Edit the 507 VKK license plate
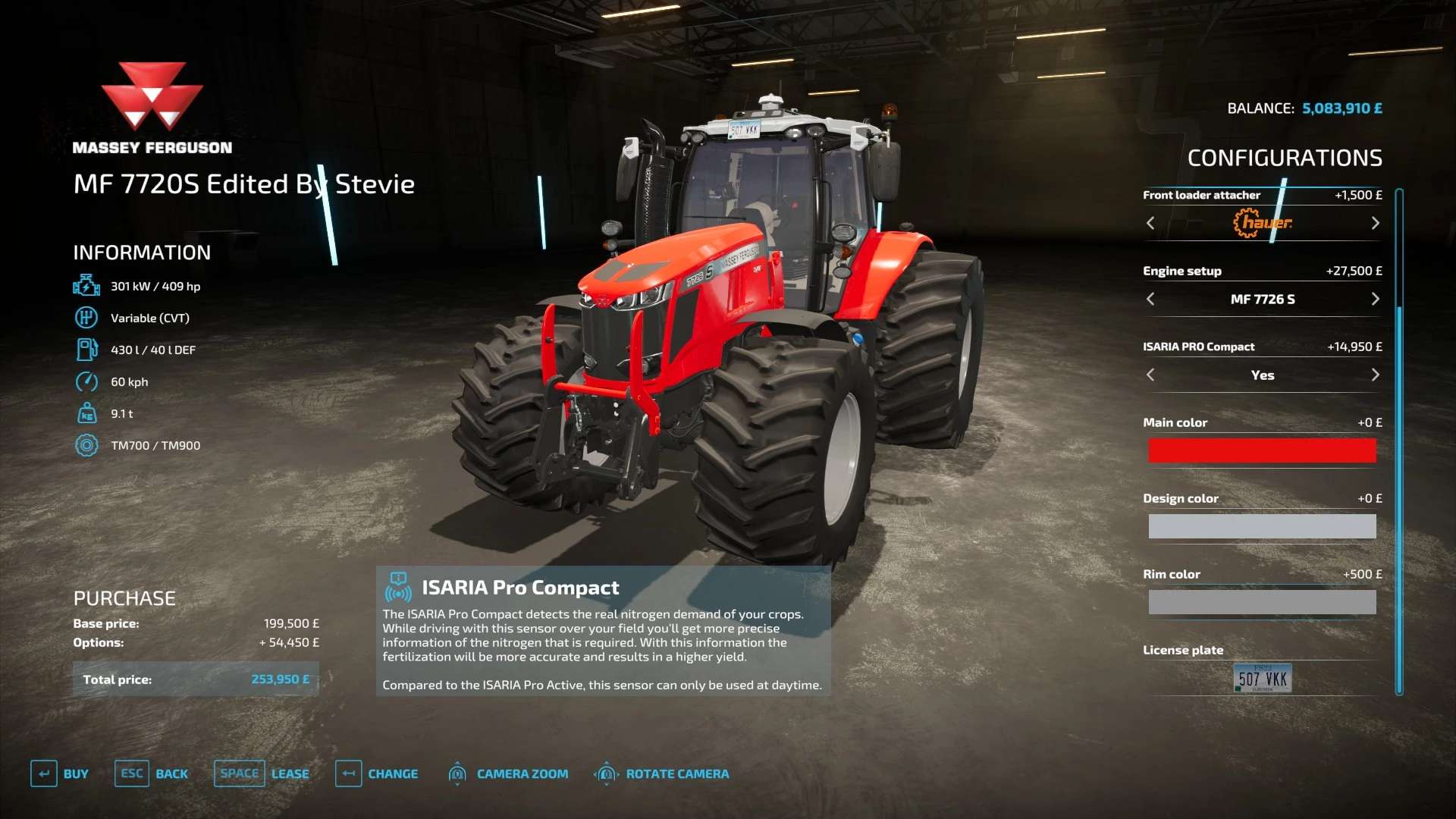 tap(1262, 678)
